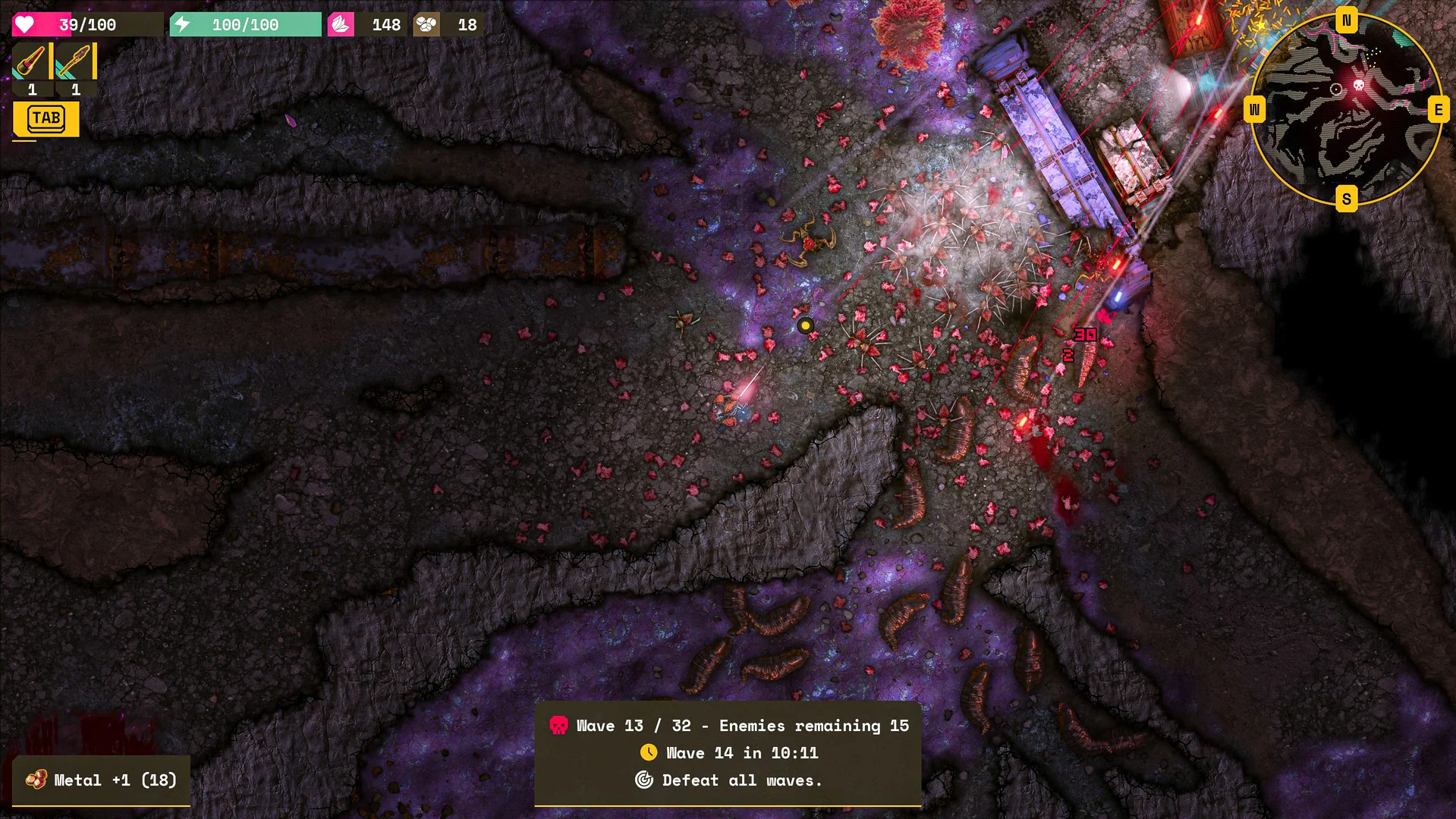The width and height of the screenshot is (1456, 819).
Task: Click the metal nuggets resource icon
Action: point(426,25)
